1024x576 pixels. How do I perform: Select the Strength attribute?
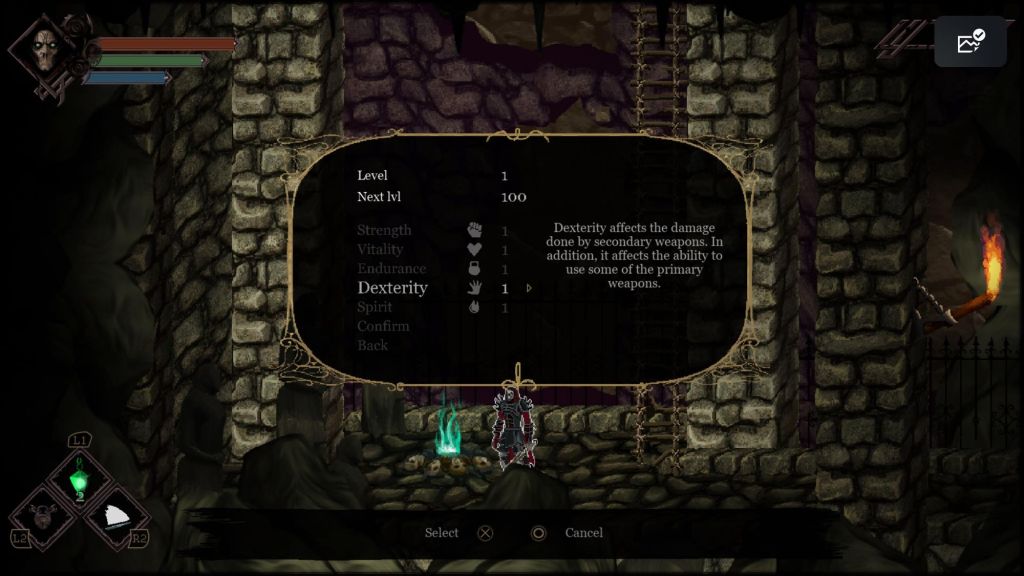[384, 230]
